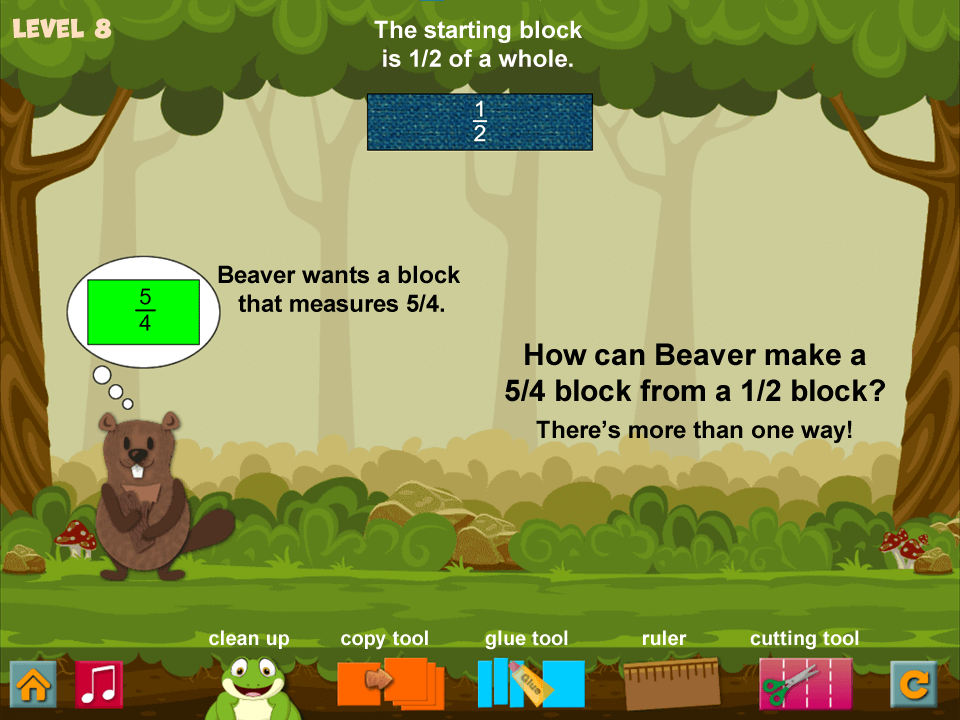Select the blue 1/2 starting block
This screenshot has width=960, height=720.
point(480,122)
